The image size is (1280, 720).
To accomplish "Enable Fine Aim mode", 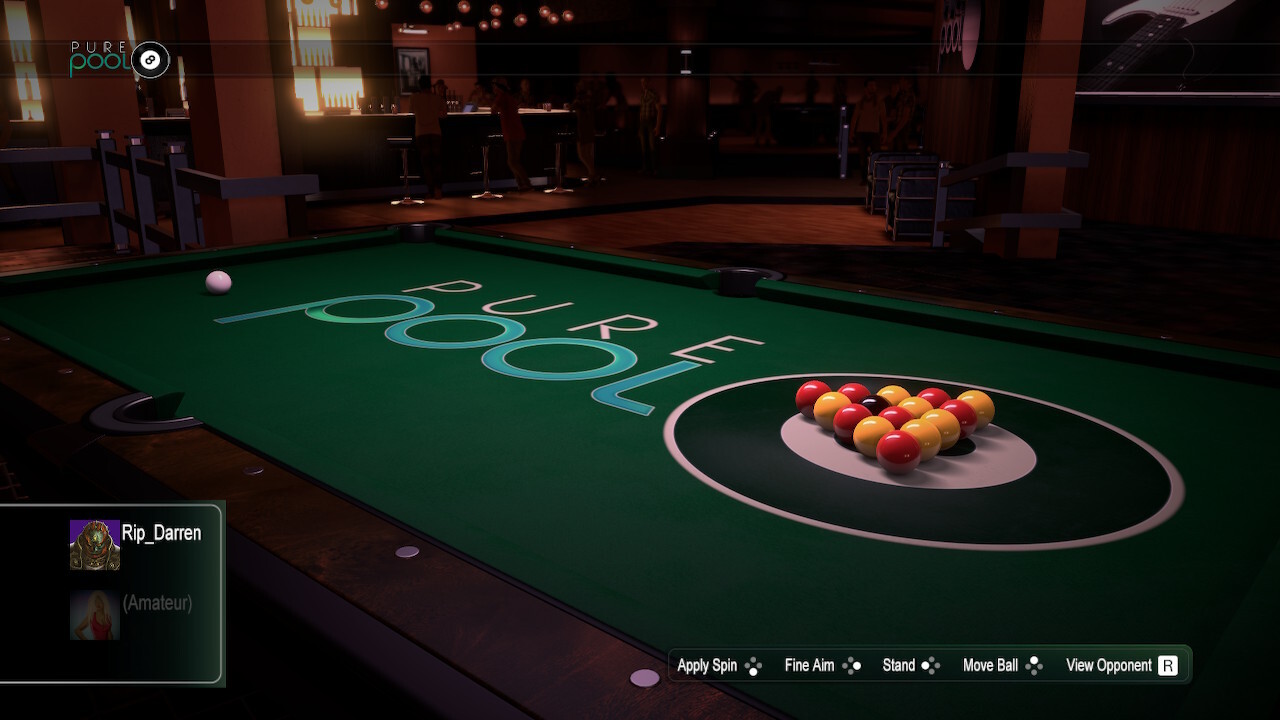I will (808, 665).
